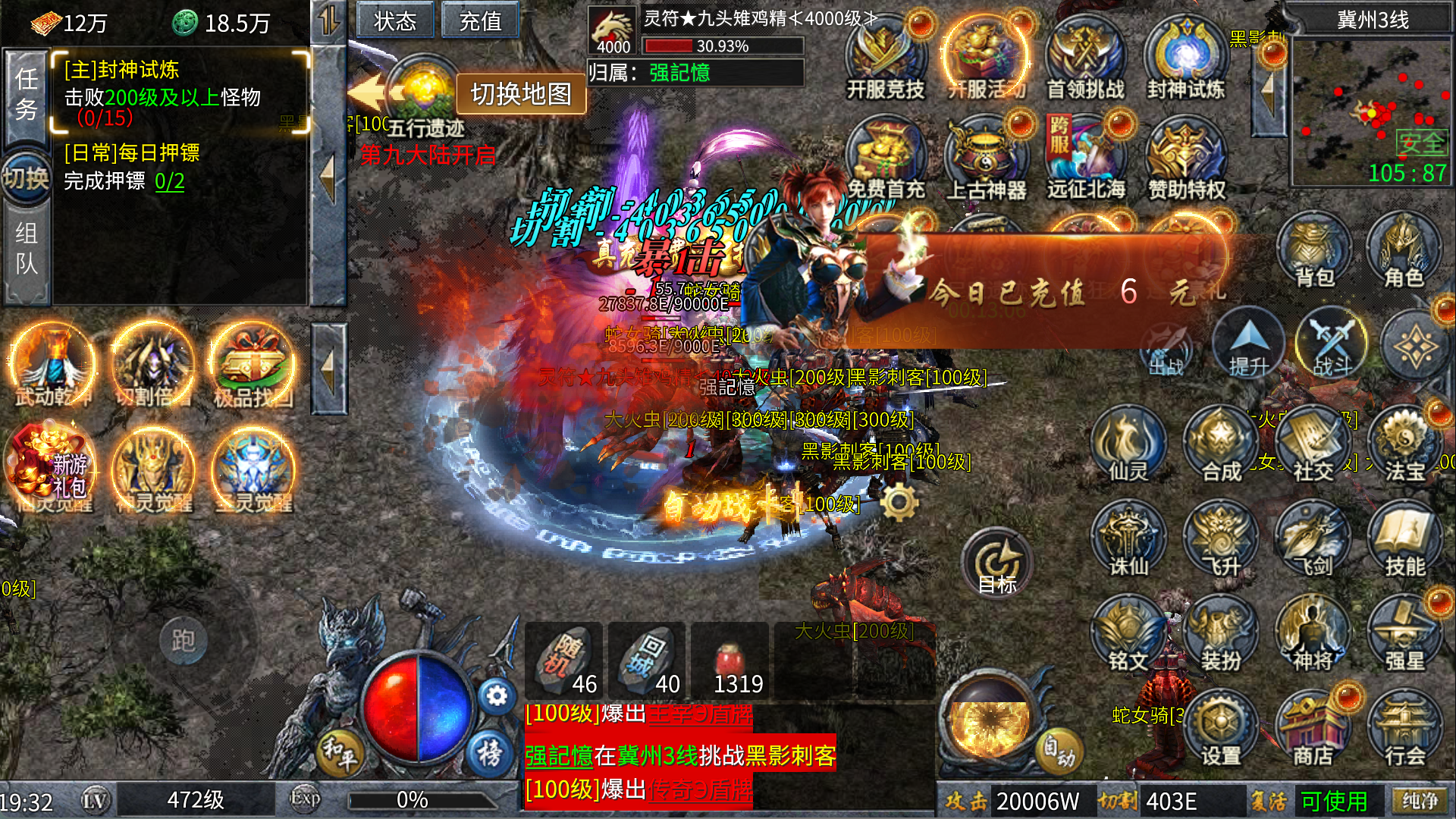The height and width of the screenshot is (819, 1456).
Task: Open the 充值 recharge button
Action: click(480, 20)
